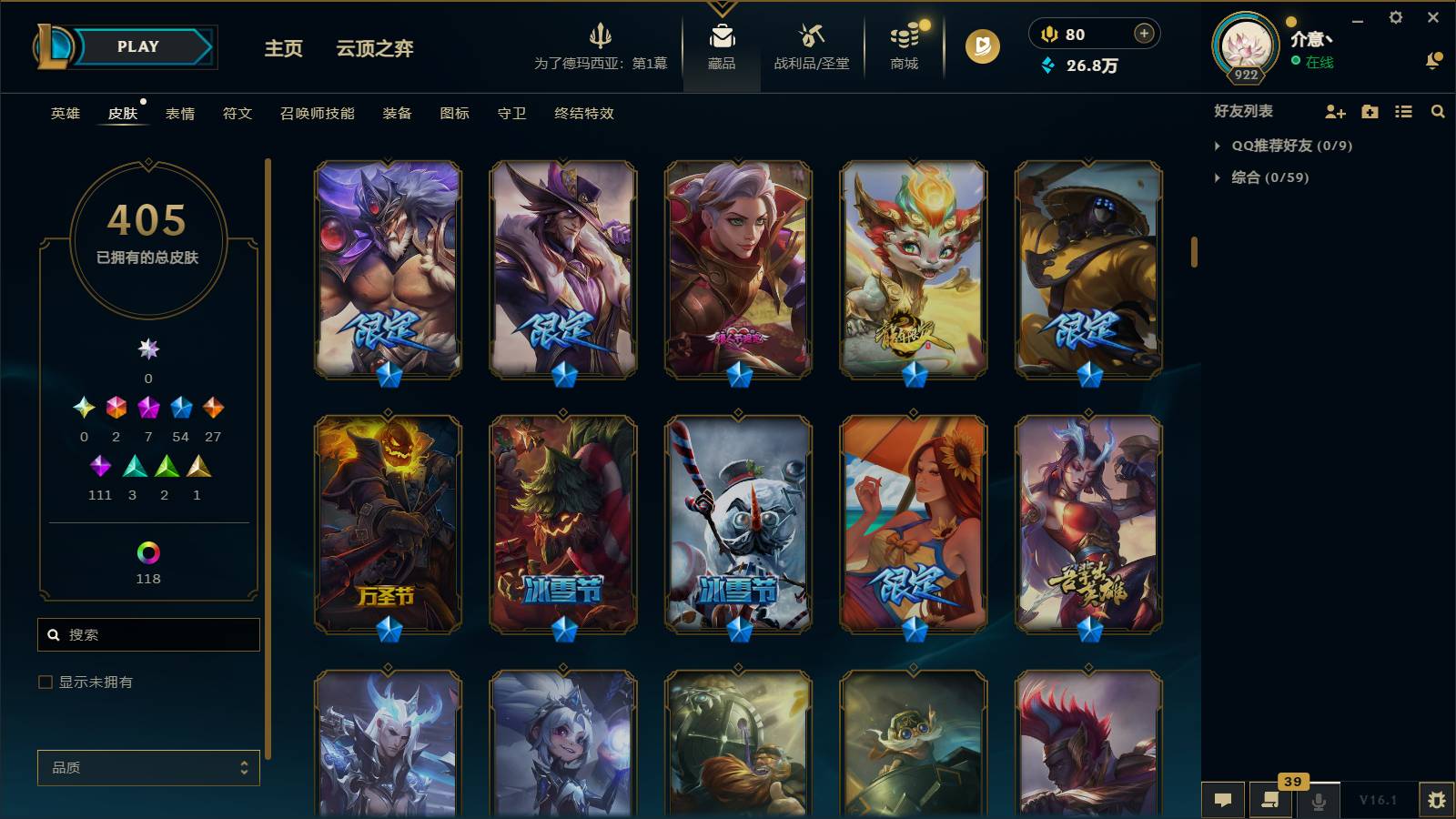Toggle the chat bubble icon at bottom right
1456x819 pixels.
tap(1224, 801)
